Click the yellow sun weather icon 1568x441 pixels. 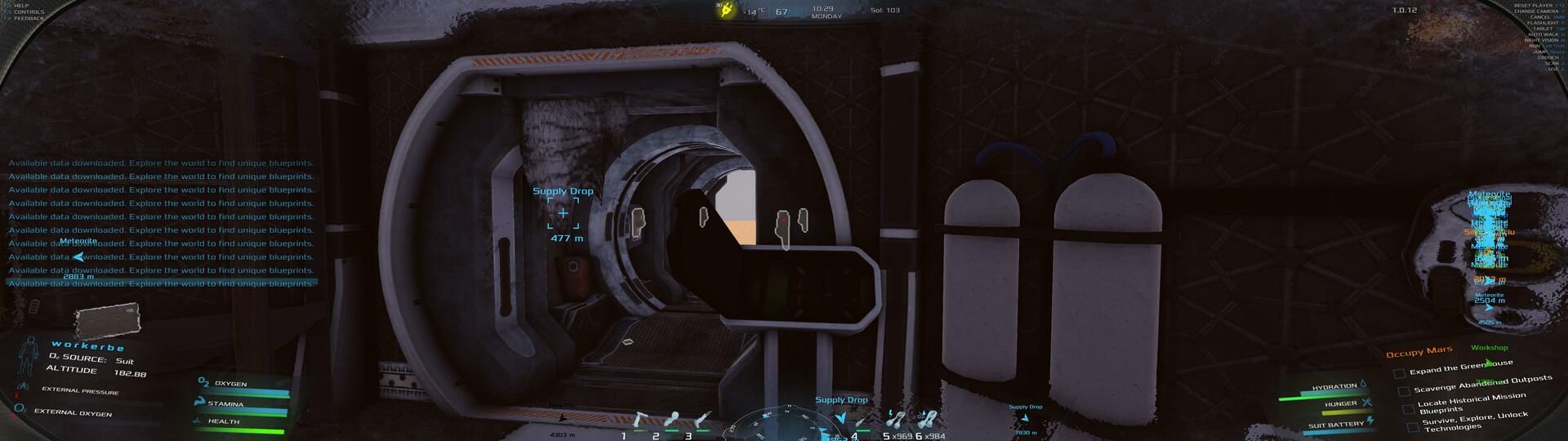[x=724, y=10]
